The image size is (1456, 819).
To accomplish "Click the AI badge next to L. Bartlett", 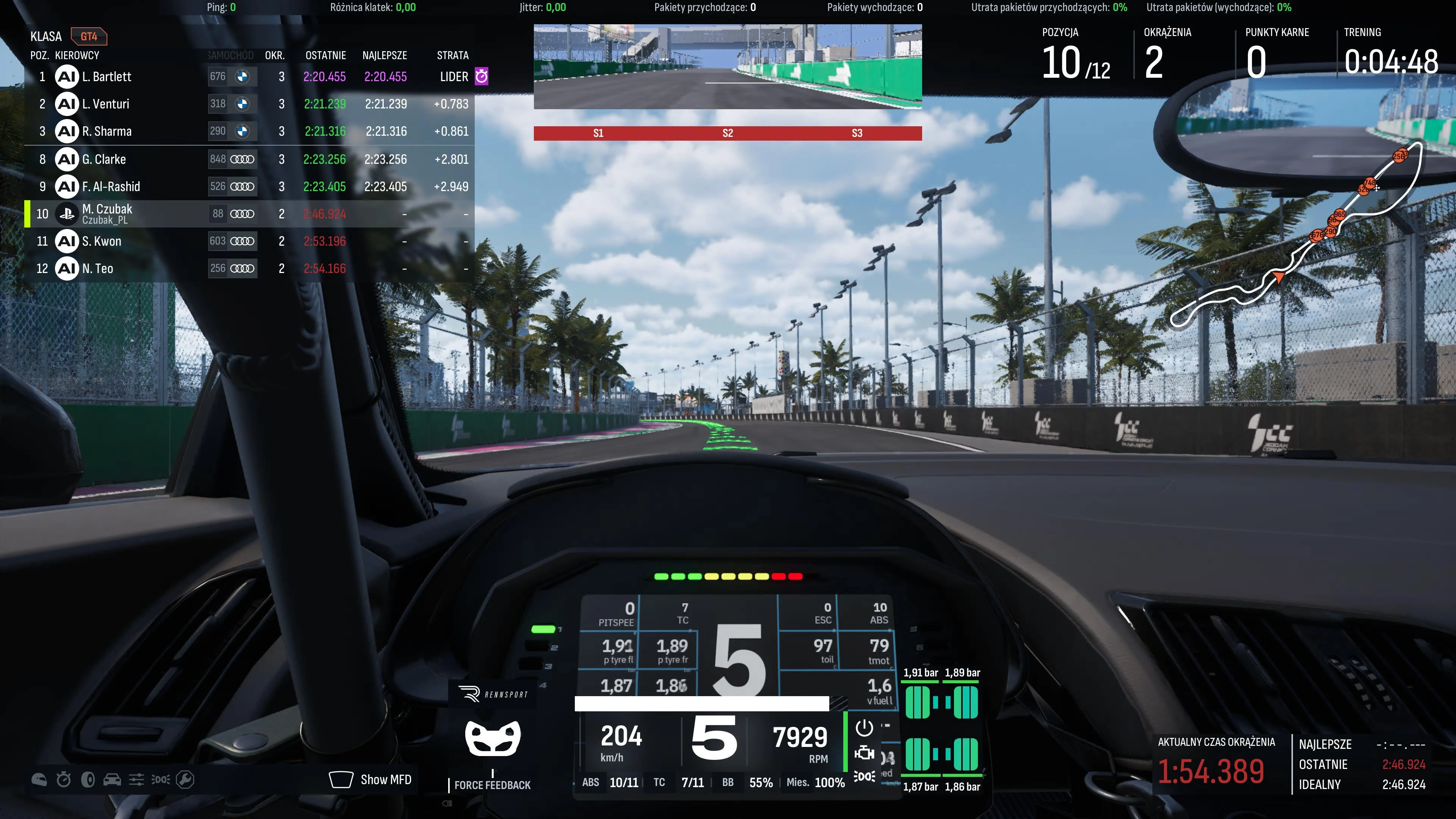I will [x=66, y=77].
